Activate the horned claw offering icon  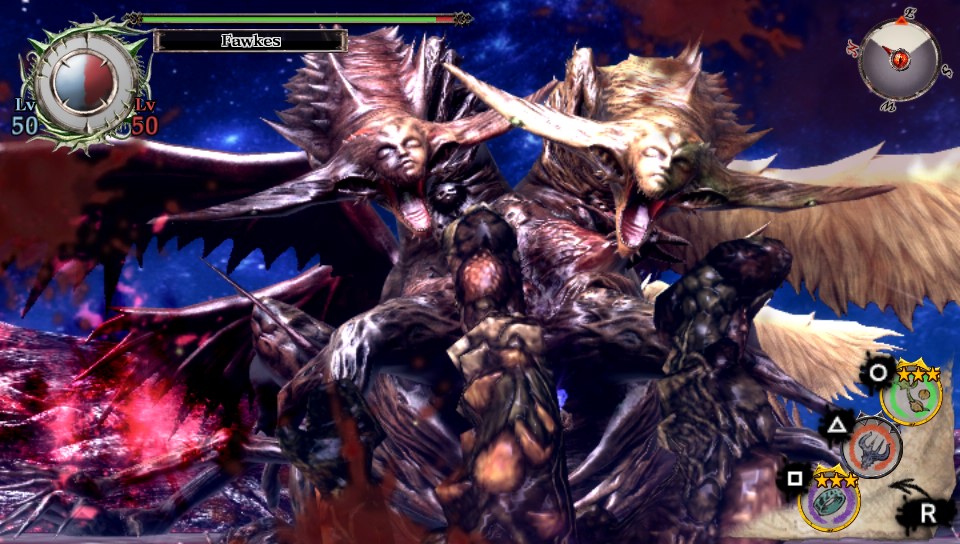(x=872, y=447)
